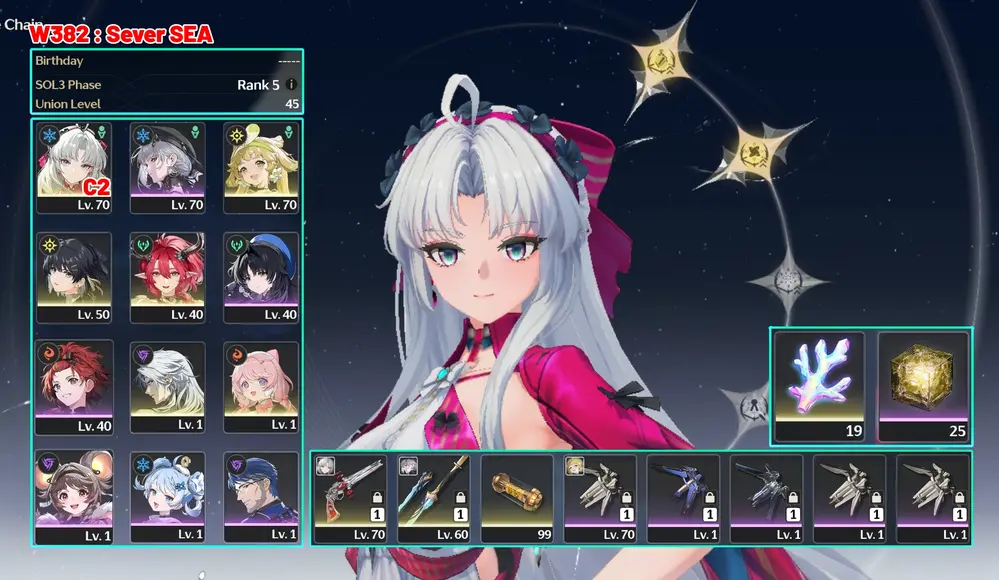Select the Lv. 70 gauntlets weapon slot

point(600,498)
